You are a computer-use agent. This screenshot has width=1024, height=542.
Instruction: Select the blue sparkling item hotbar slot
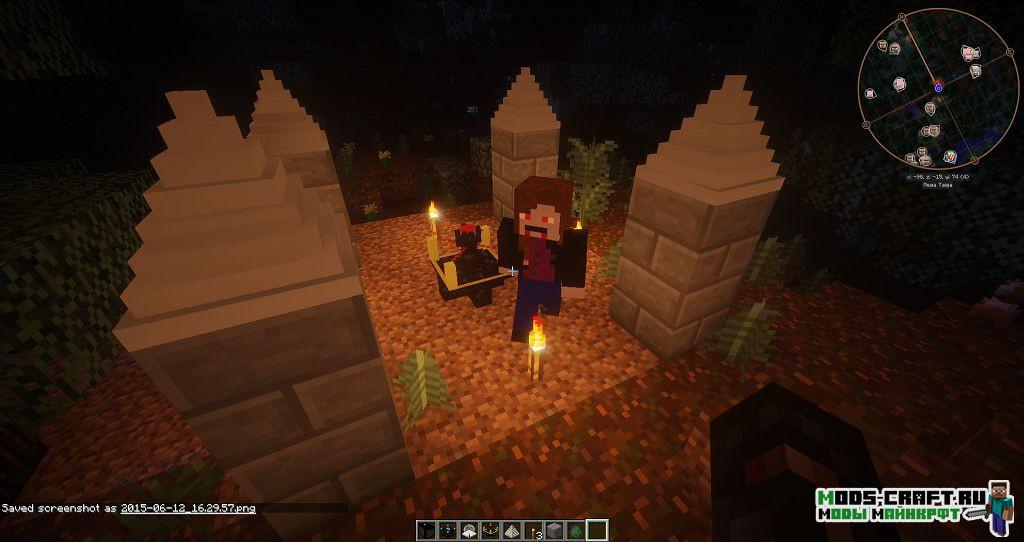tap(445, 530)
